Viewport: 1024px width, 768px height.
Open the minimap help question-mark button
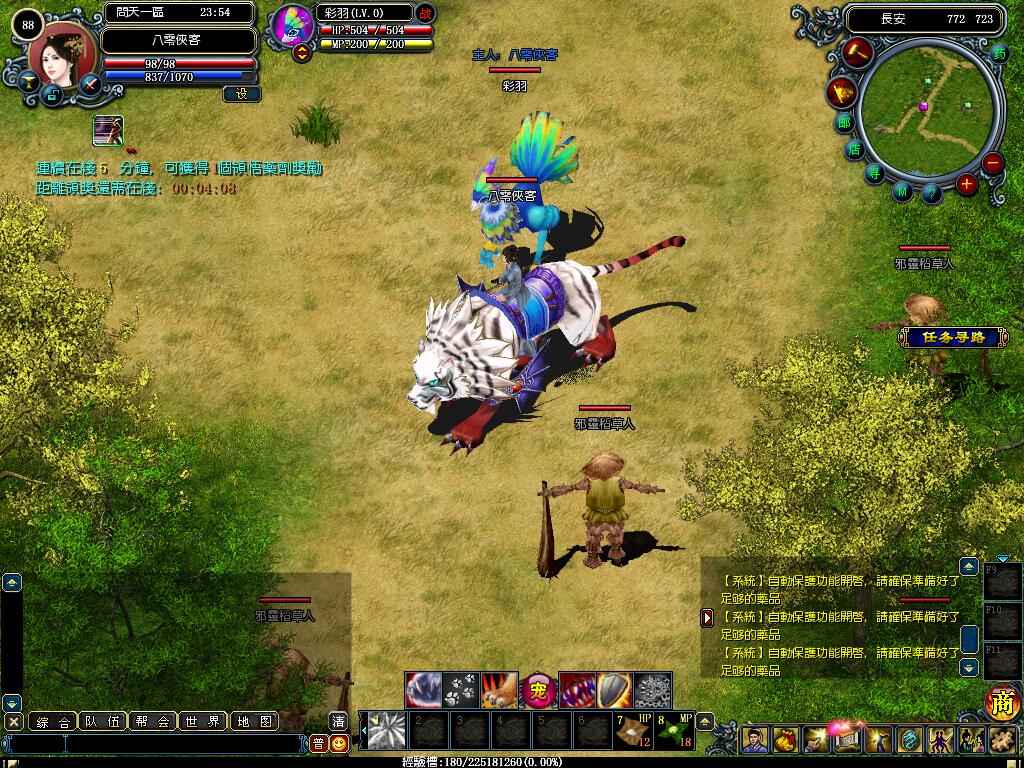click(932, 193)
